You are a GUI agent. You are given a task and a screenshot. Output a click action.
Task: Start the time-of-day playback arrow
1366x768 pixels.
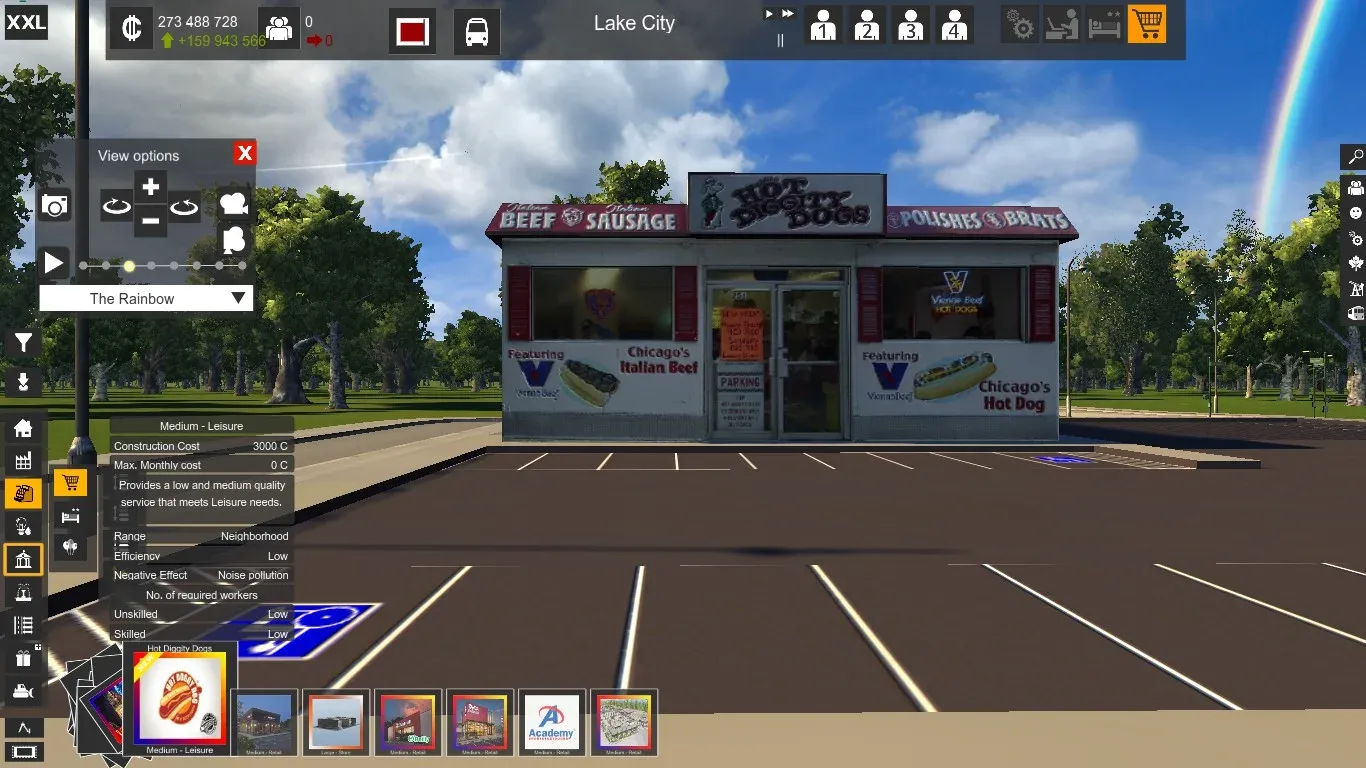pyautogui.click(x=54, y=263)
